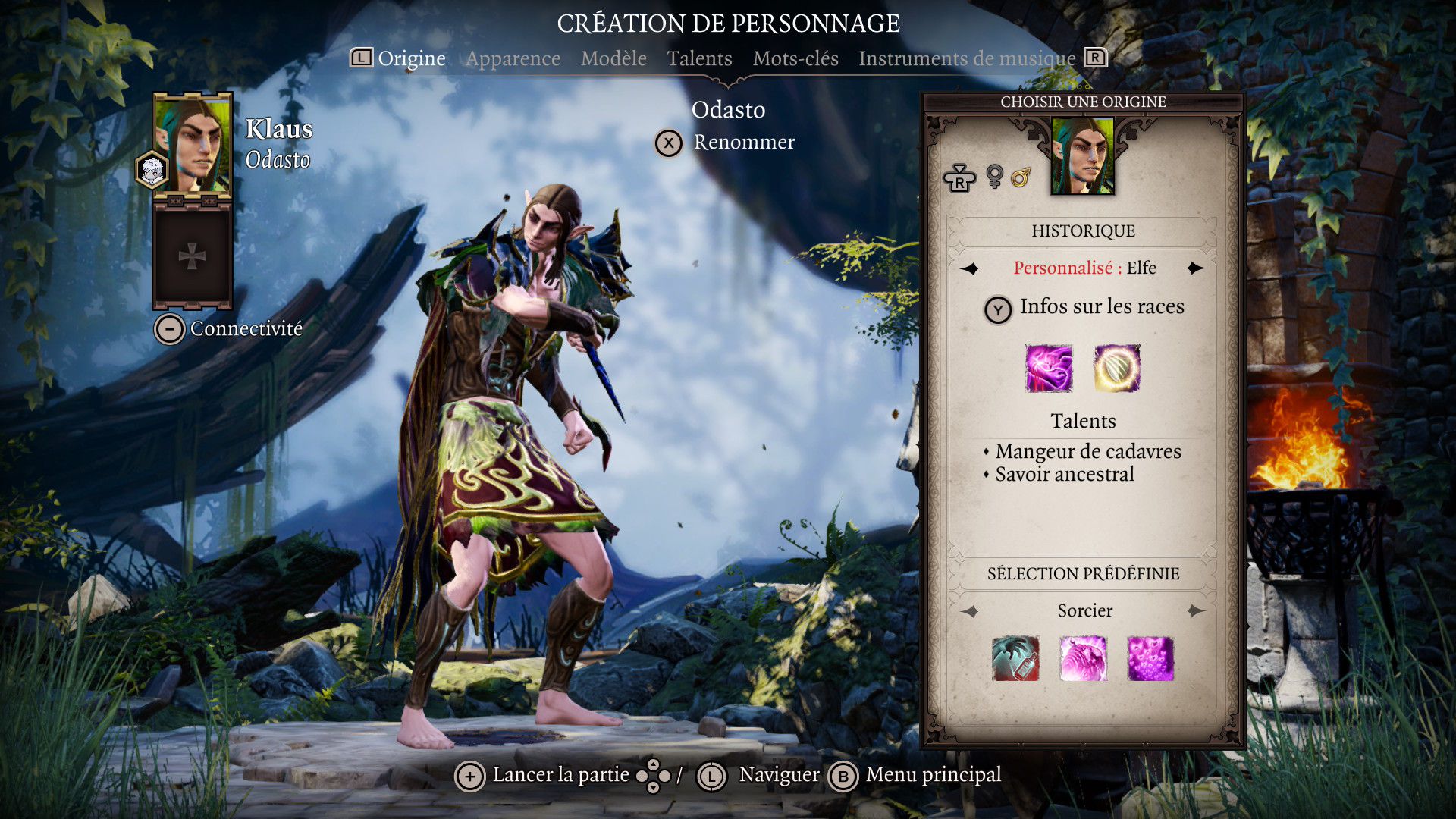Open the Instruments de musique tab
This screenshot has height=819, width=1456.
967,58
